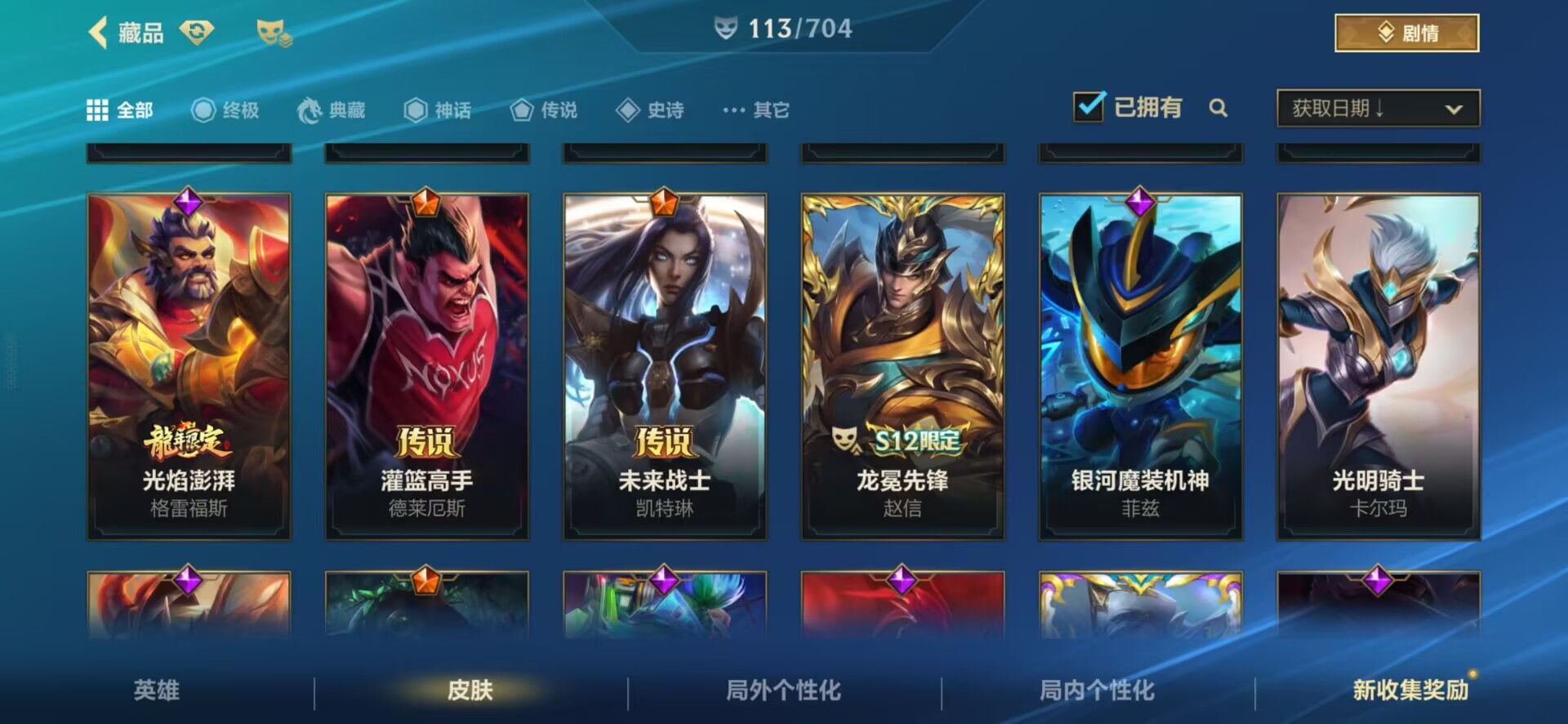Viewport: 1568px width, 724px height.
Task: Select the 银河魔装机神 菲兹 skin card
Action: coord(1140,366)
